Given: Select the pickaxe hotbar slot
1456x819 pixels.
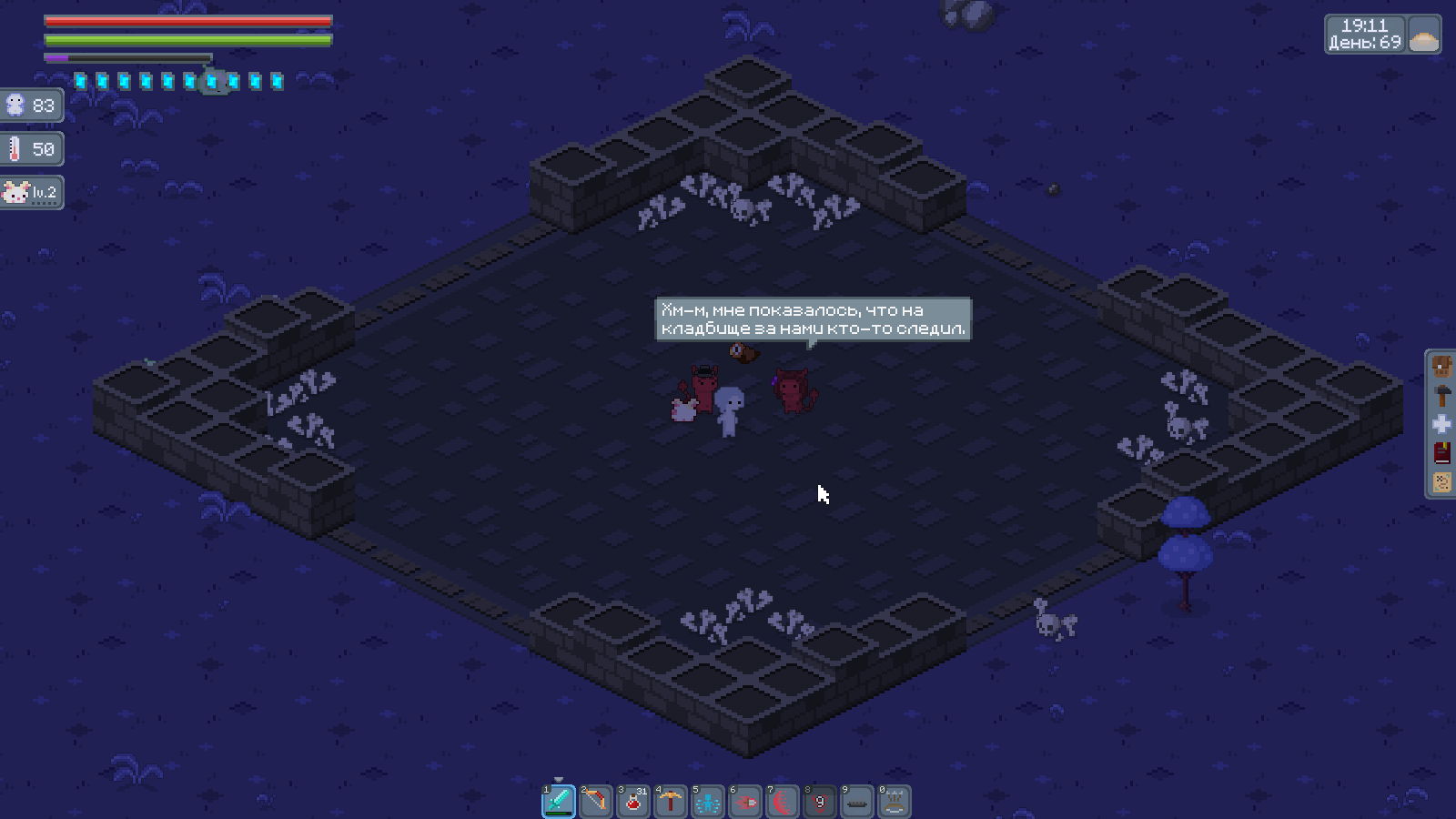Looking at the screenshot, I should (x=671, y=802).
